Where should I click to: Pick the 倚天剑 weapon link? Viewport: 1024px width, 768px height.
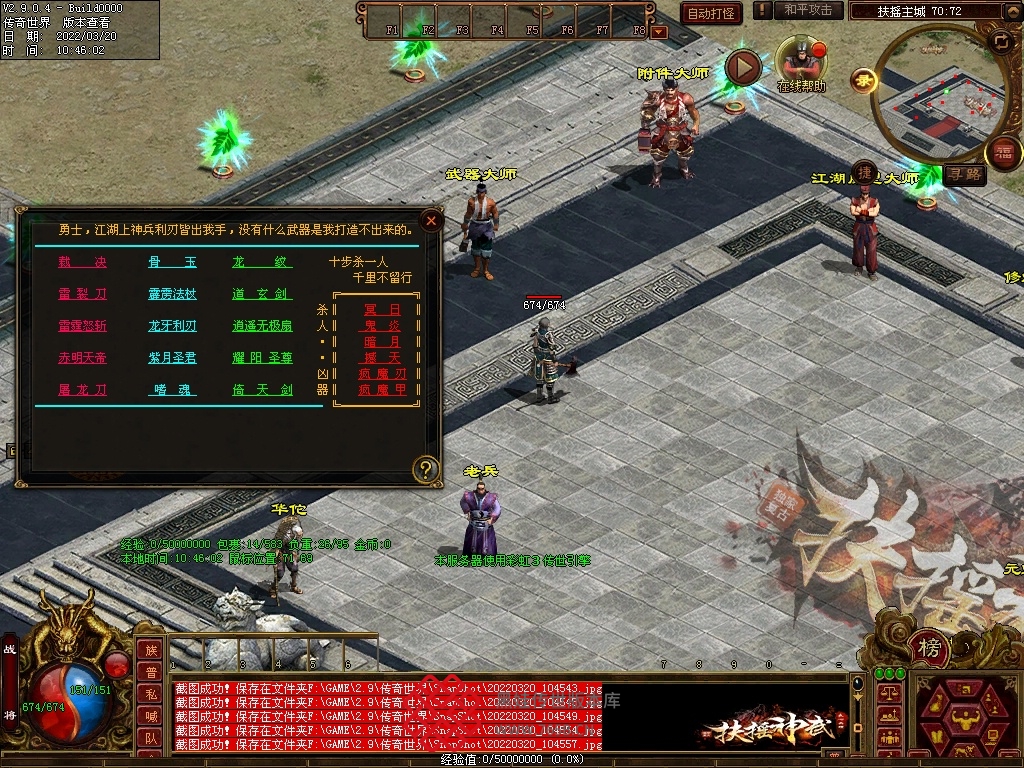[262, 390]
